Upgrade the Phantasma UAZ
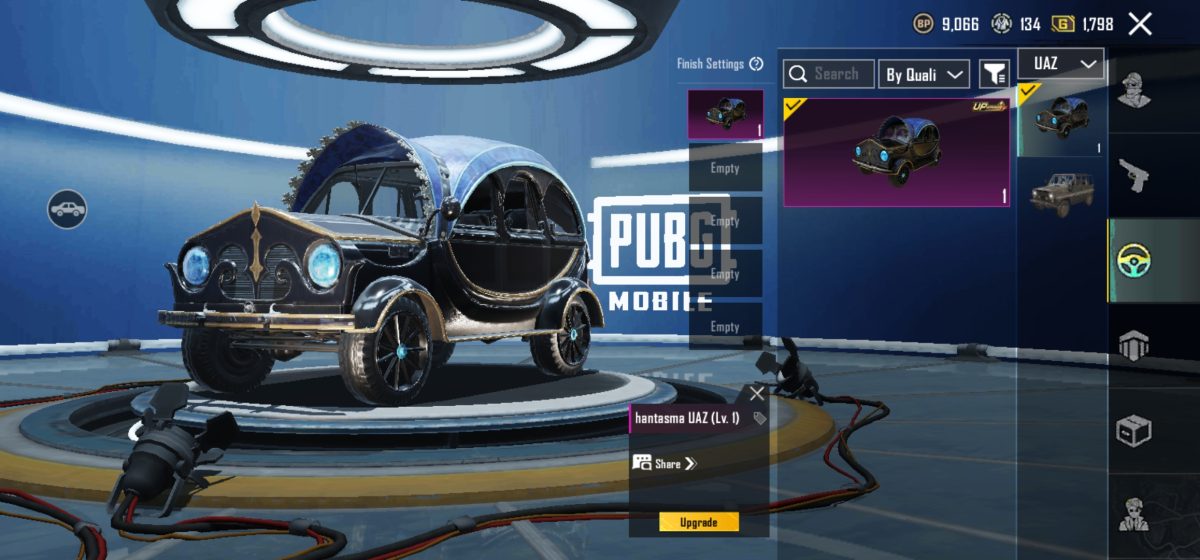The image size is (1200, 560). 699,522
